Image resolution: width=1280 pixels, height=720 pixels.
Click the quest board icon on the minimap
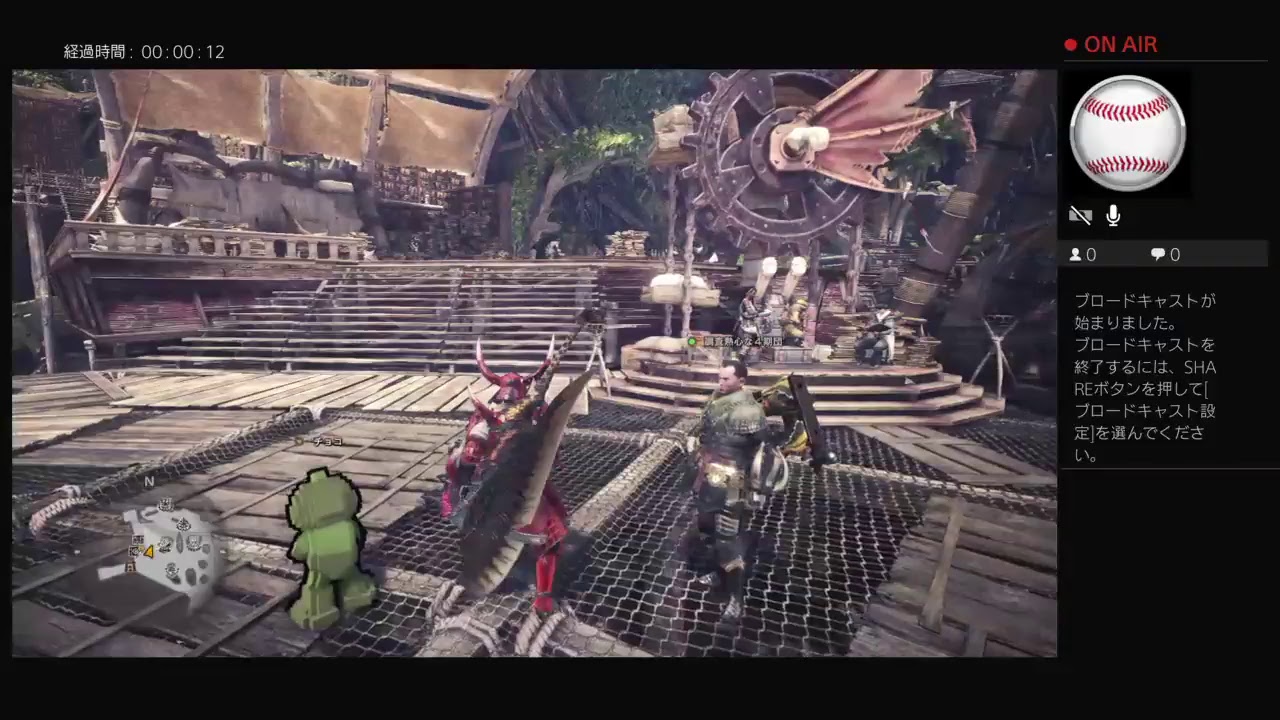click(166, 505)
